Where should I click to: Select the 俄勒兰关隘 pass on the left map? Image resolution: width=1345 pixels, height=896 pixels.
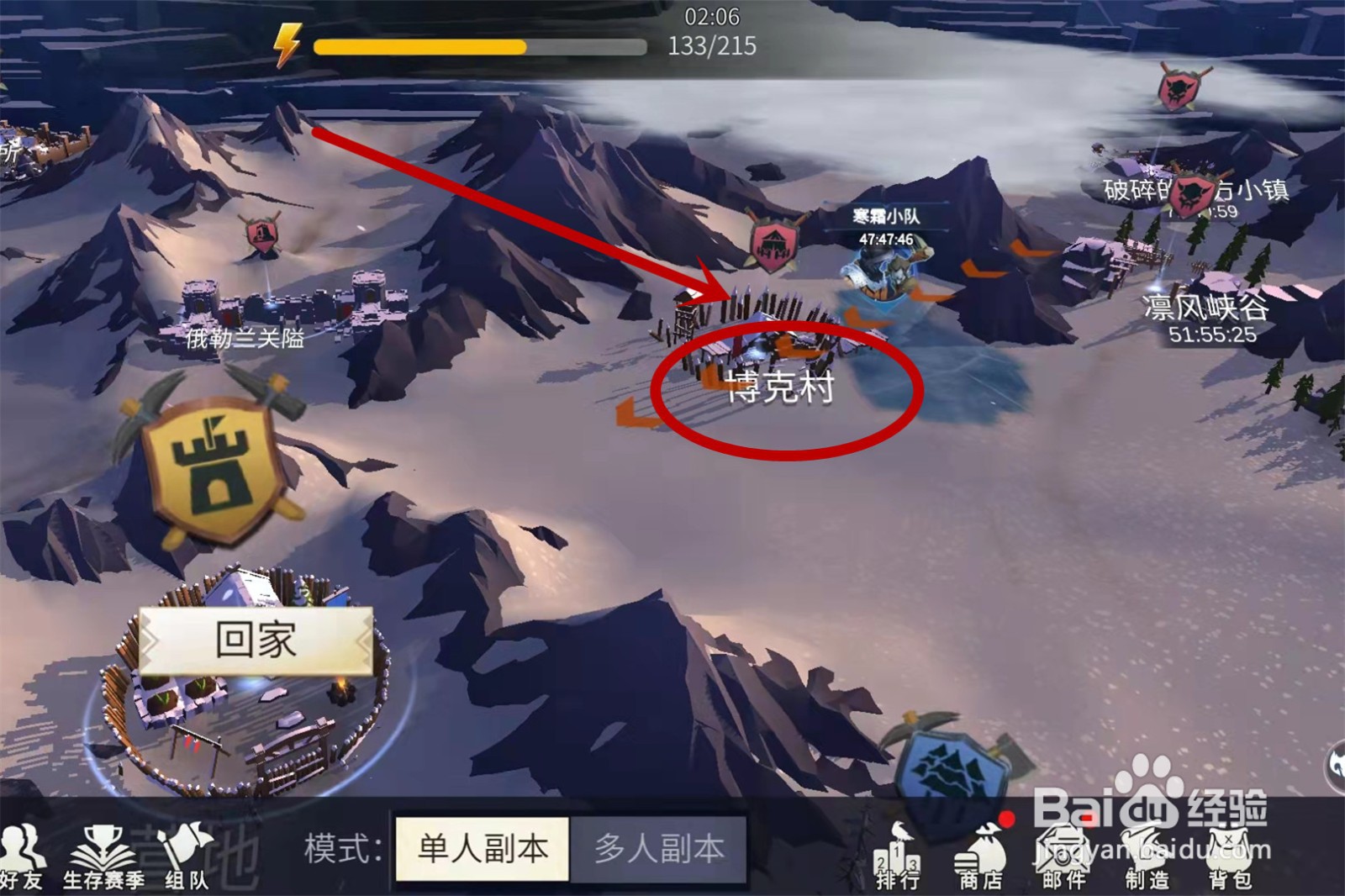(x=244, y=340)
